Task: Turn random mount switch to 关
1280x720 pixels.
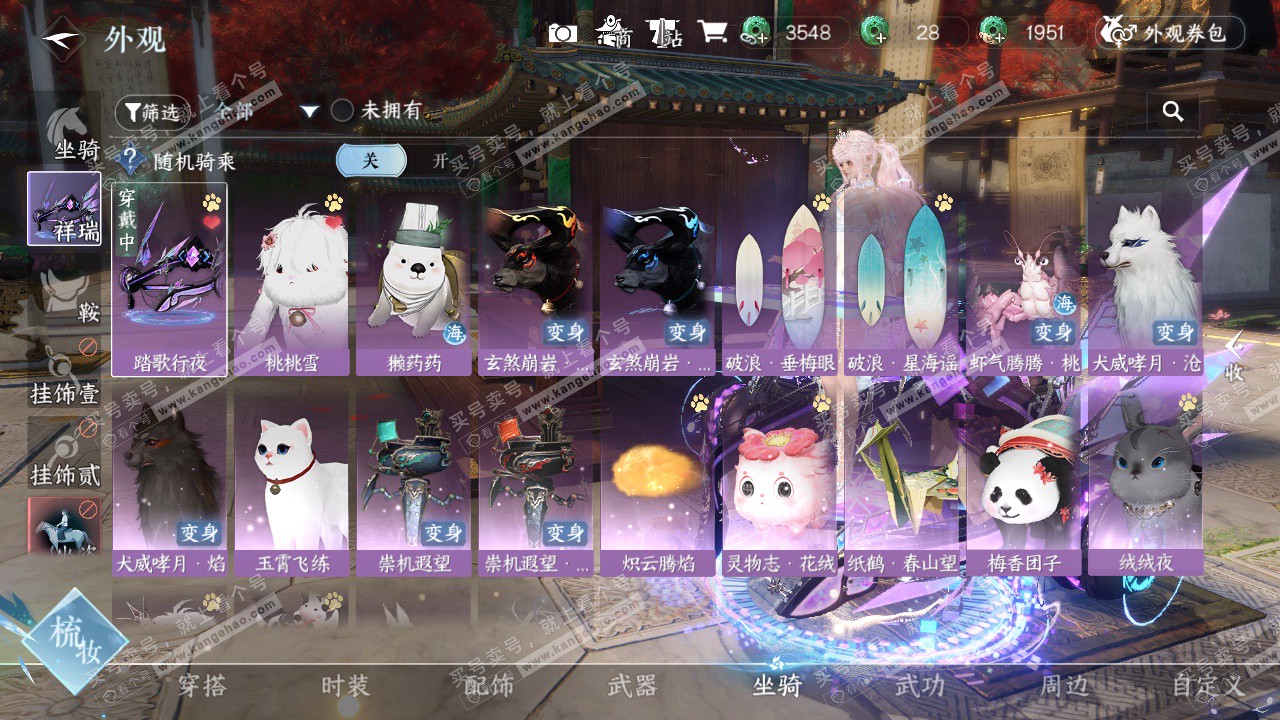Action: (x=371, y=160)
